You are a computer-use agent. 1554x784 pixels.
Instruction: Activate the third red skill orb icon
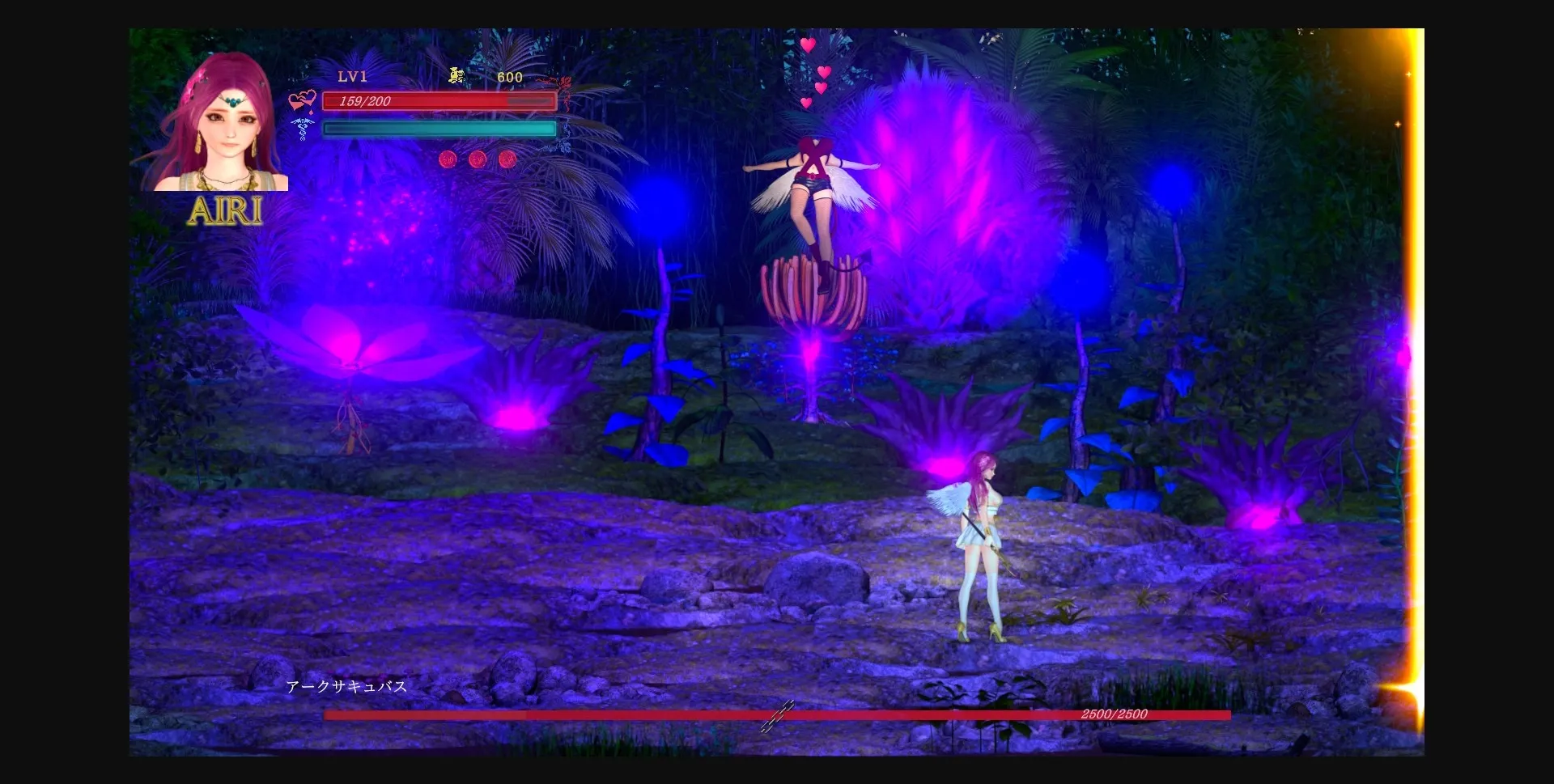pos(509,159)
